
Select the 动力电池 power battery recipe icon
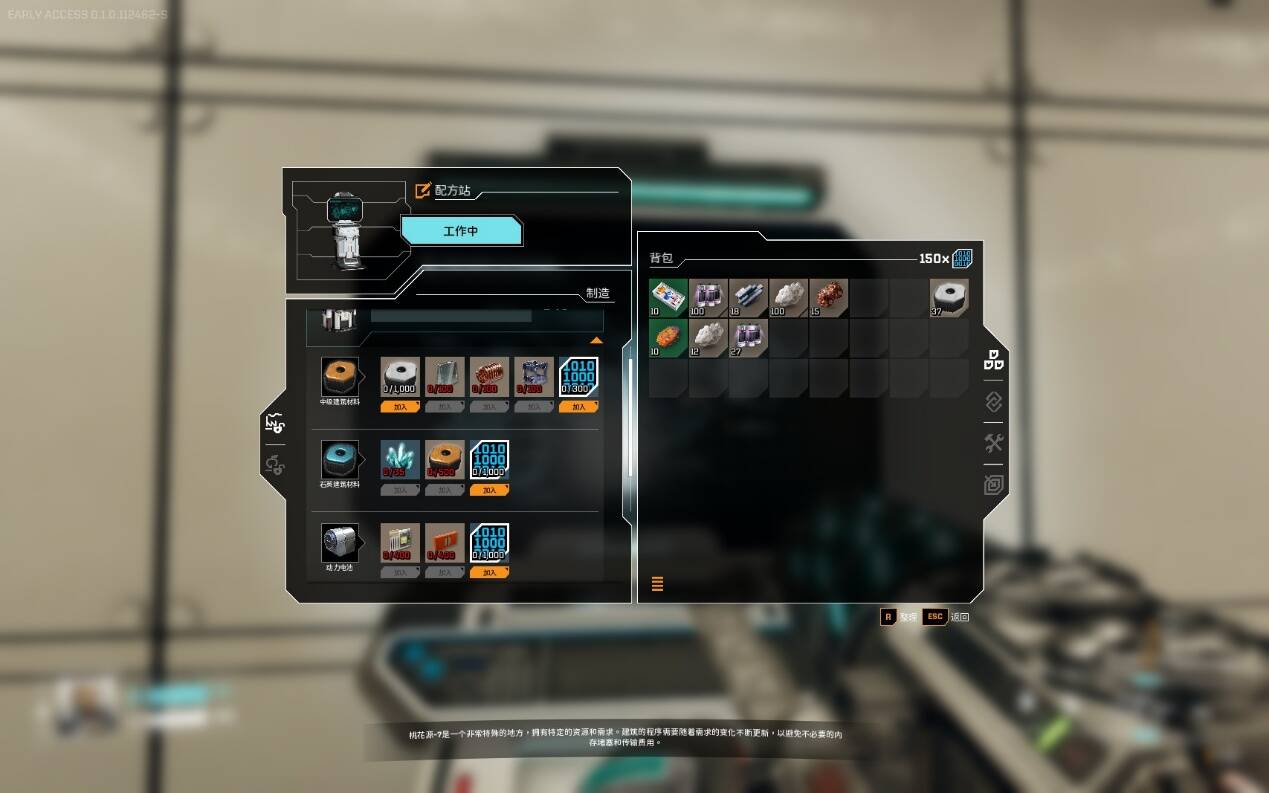pos(340,543)
